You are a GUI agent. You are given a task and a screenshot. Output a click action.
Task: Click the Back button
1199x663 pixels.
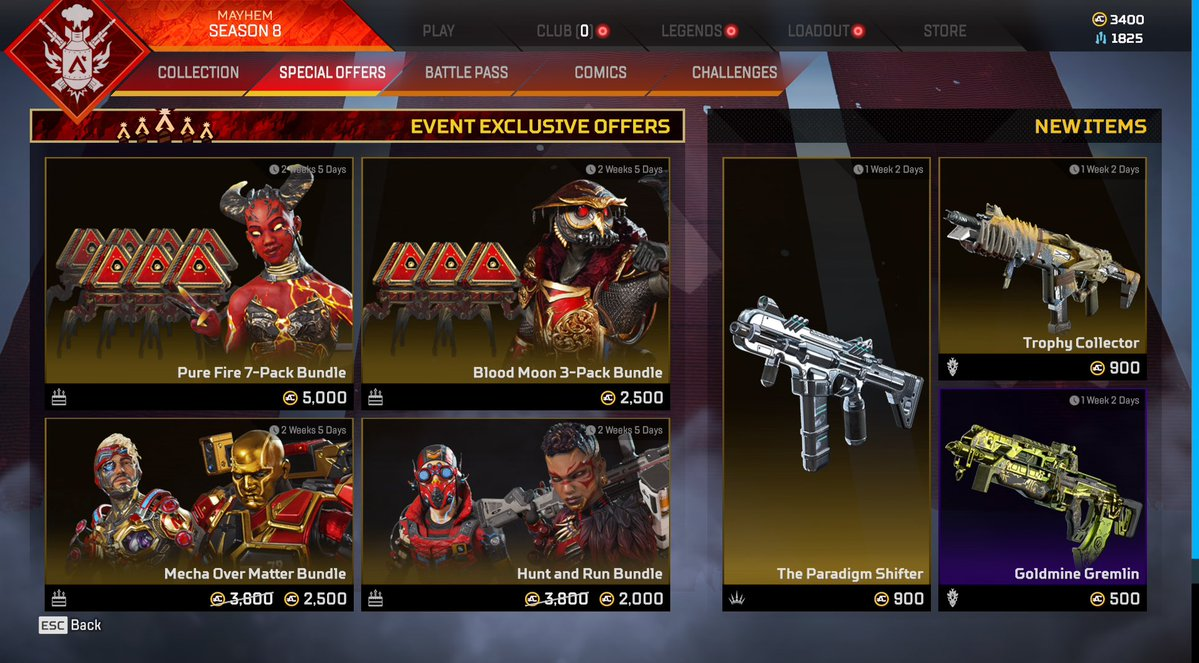71,625
